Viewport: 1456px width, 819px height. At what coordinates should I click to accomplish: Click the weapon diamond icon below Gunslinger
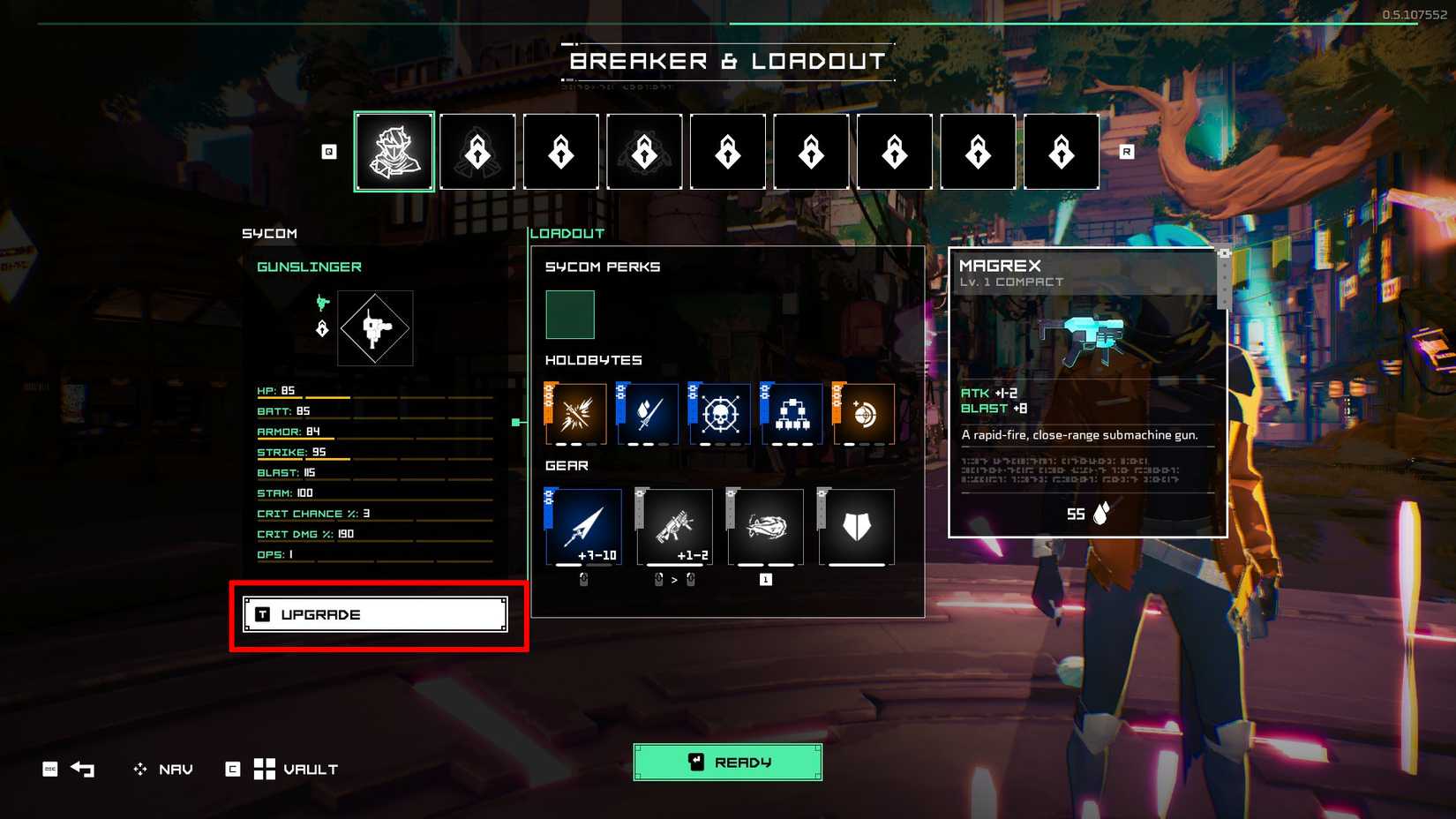pos(374,328)
